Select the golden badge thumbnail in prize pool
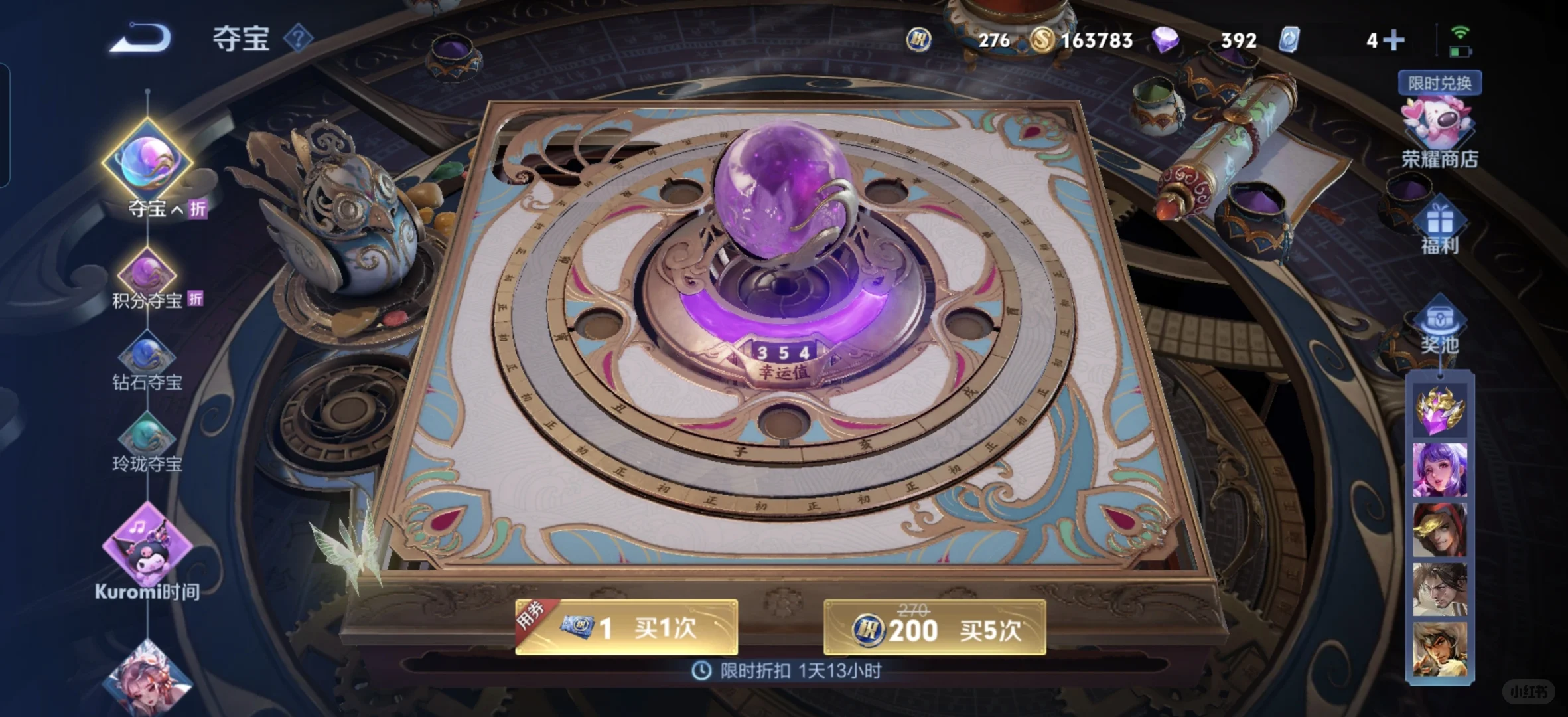1568x717 pixels. coord(1440,408)
